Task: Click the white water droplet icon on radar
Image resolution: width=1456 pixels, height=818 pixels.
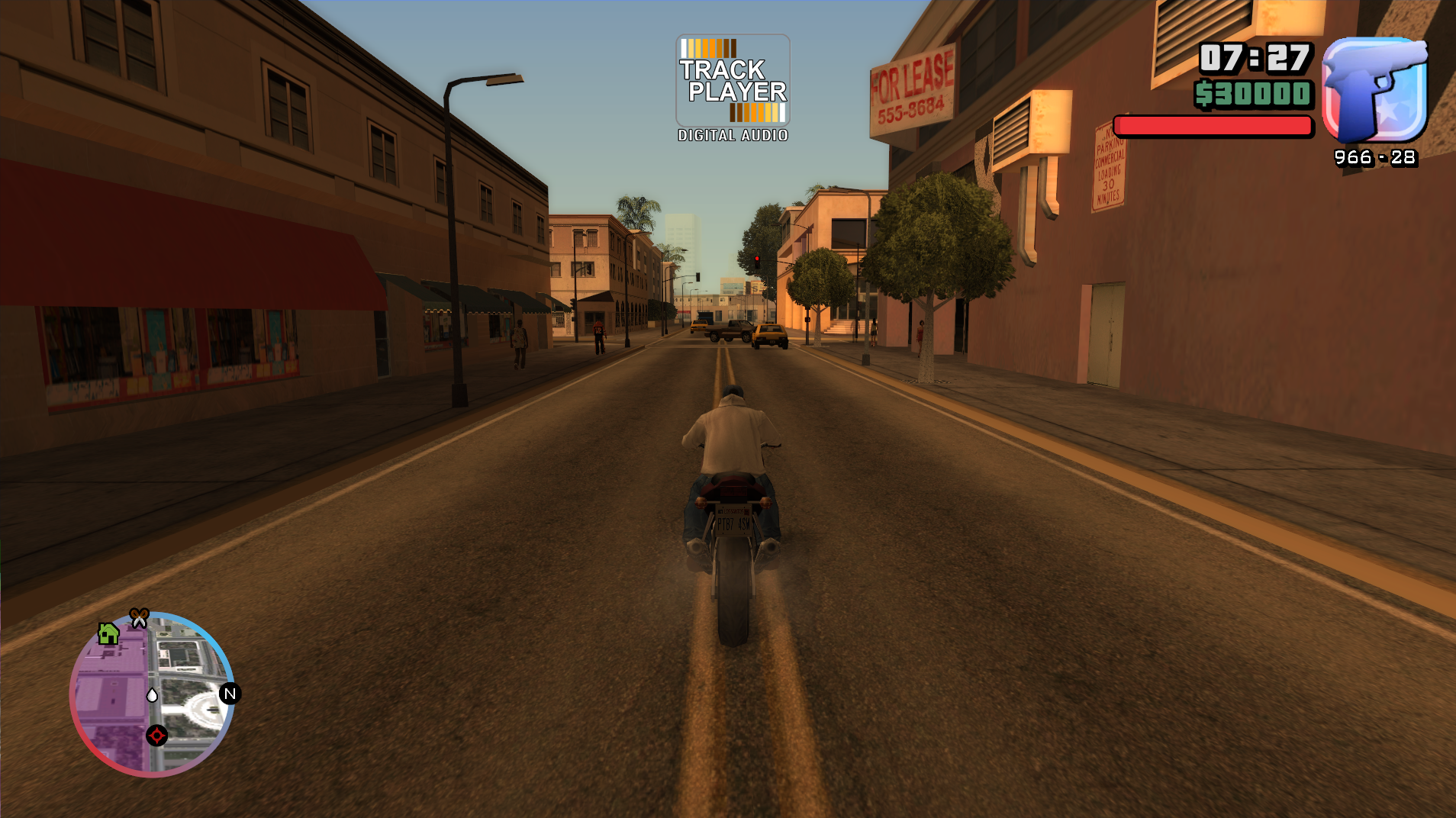Action: click(153, 695)
